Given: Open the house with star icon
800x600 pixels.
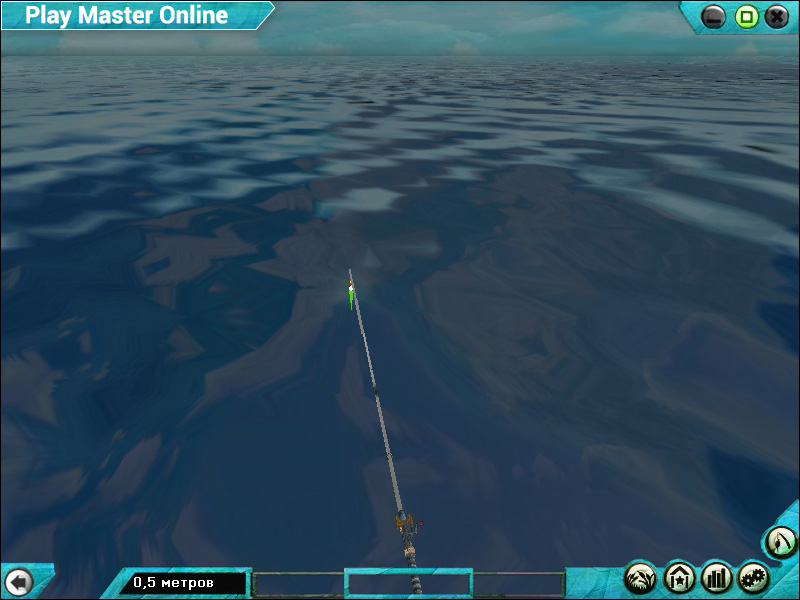Looking at the screenshot, I should [x=679, y=577].
